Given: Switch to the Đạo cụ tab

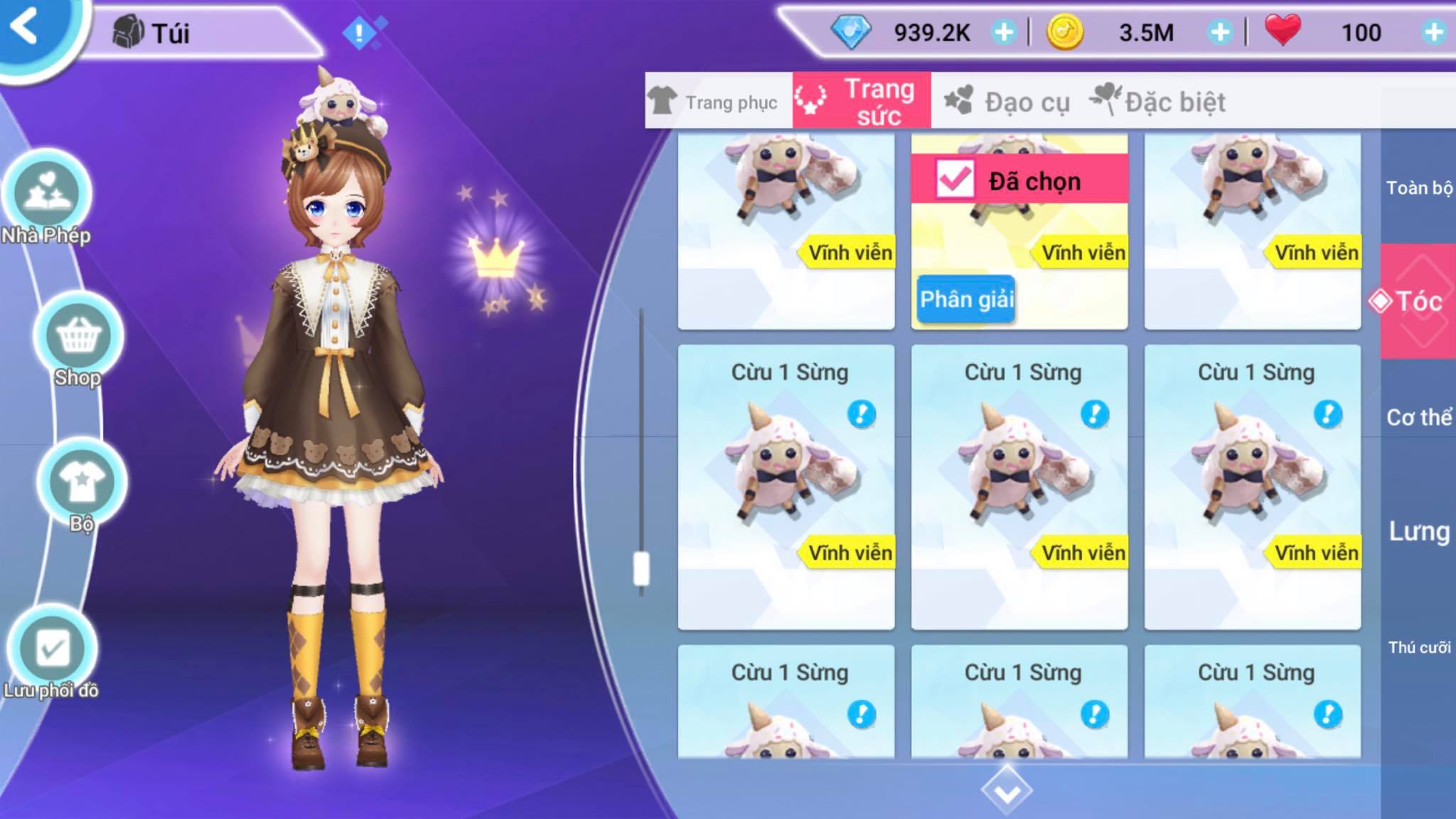Looking at the screenshot, I should (x=1008, y=102).
